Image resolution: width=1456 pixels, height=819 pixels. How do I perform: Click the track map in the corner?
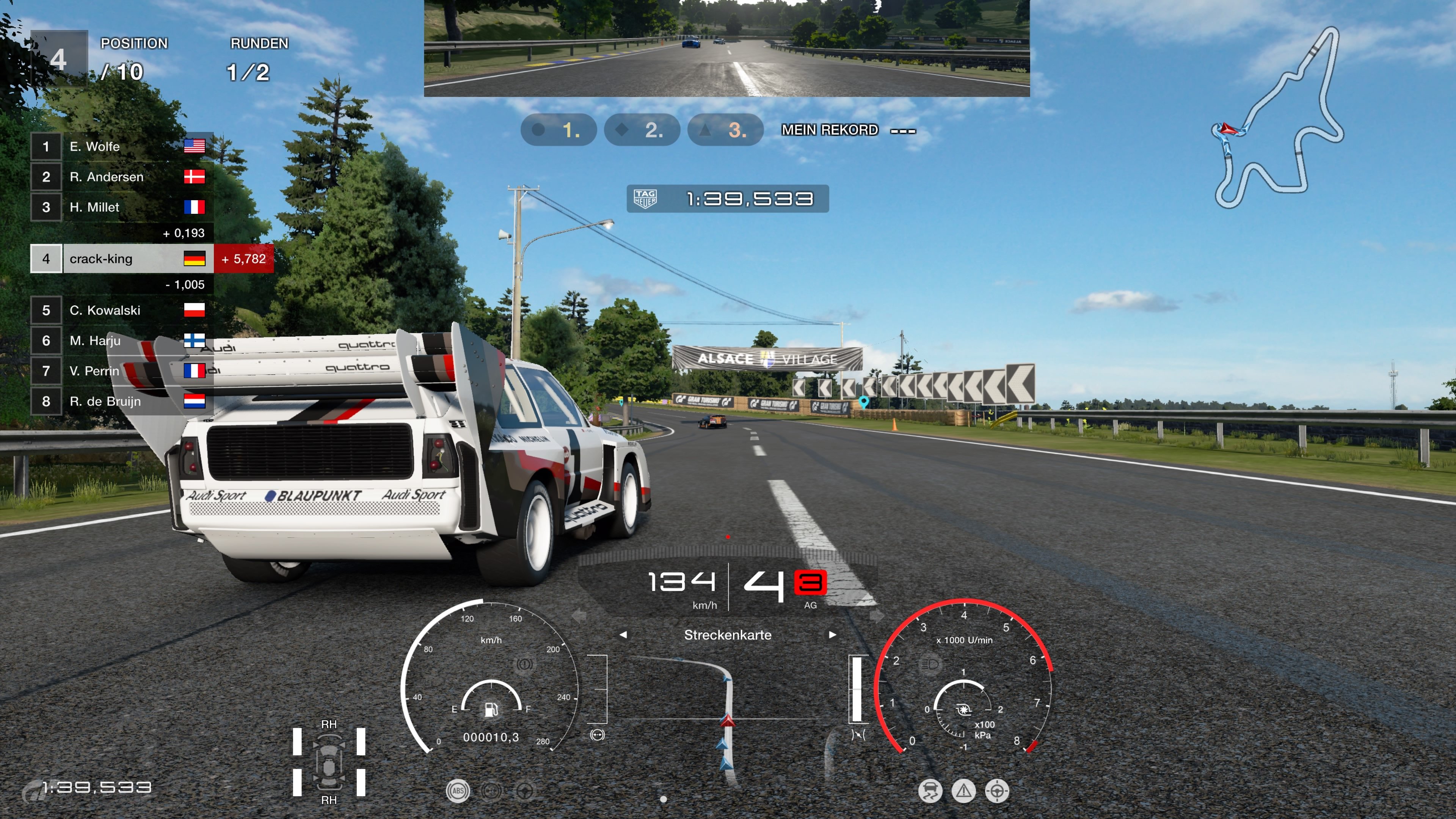pyautogui.click(x=1277, y=119)
